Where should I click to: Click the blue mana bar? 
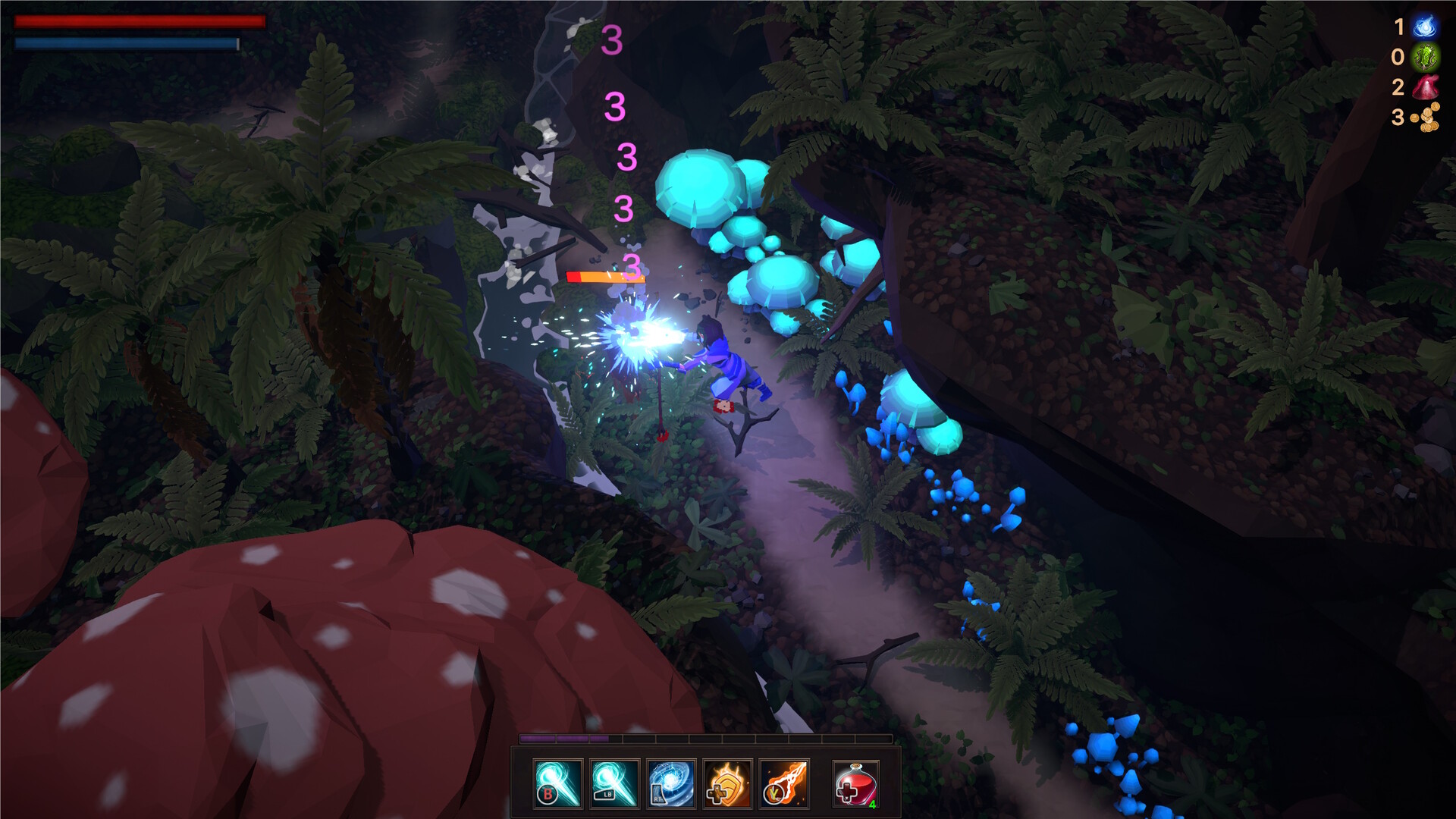click(125, 44)
